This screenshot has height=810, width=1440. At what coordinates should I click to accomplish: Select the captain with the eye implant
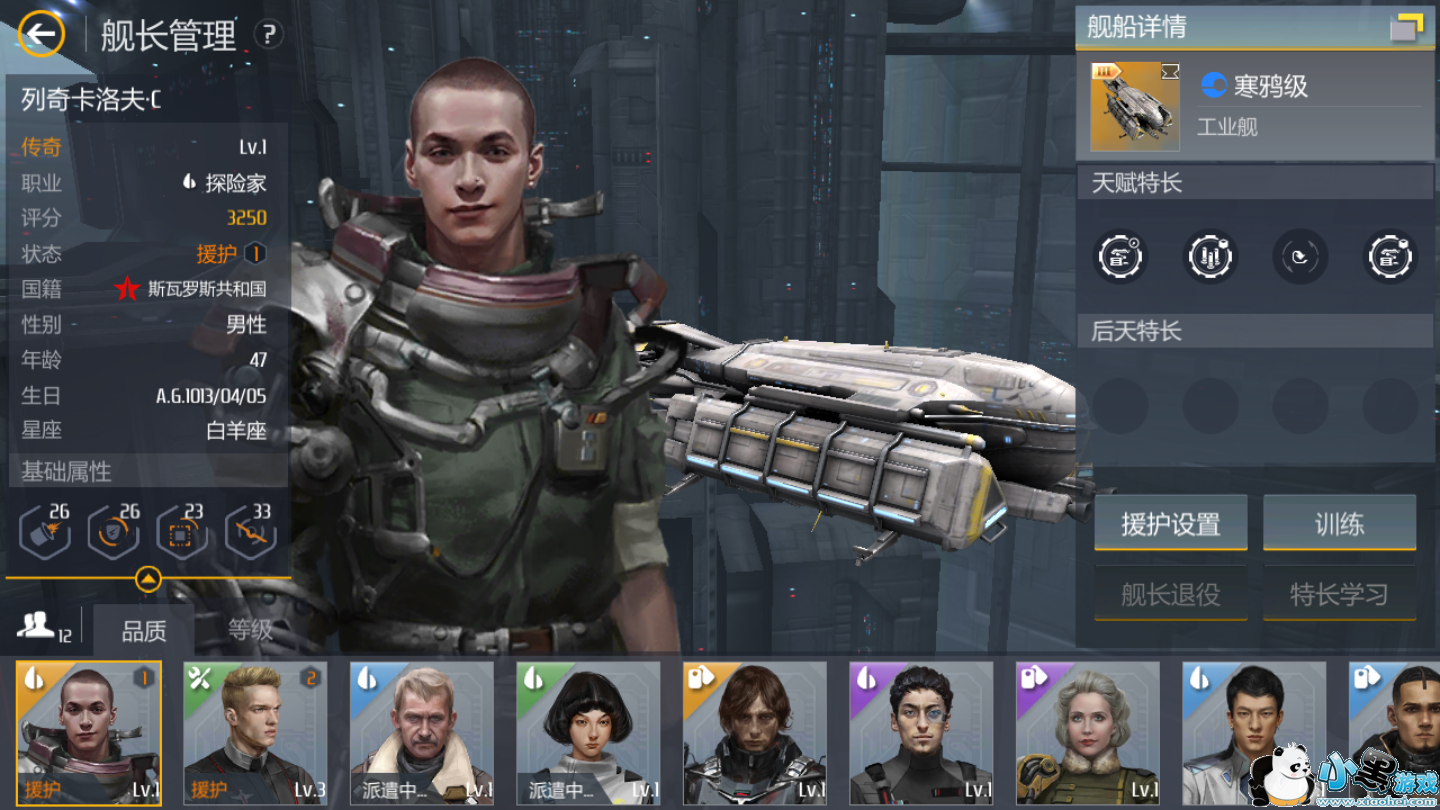pos(921,733)
